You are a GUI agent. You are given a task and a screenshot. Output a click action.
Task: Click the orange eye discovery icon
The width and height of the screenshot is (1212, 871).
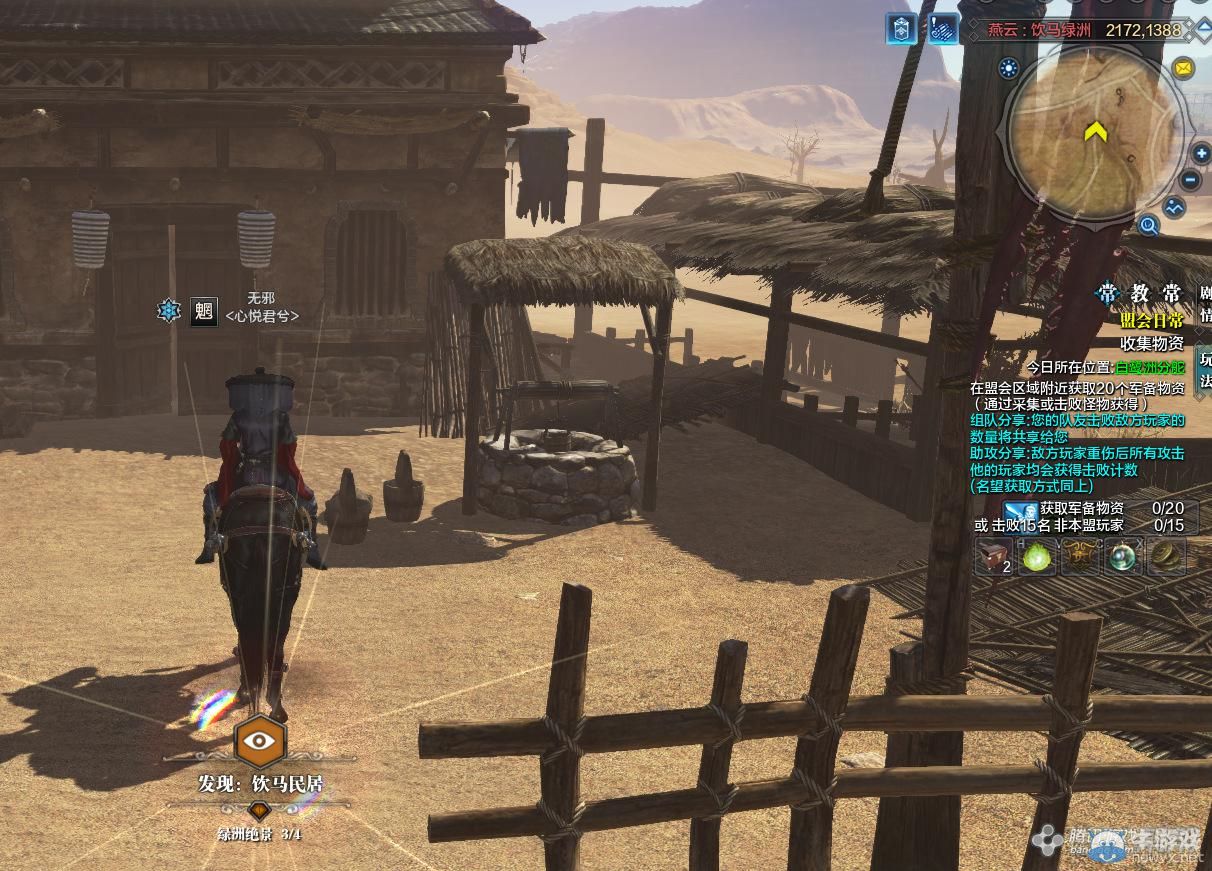(x=260, y=741)
